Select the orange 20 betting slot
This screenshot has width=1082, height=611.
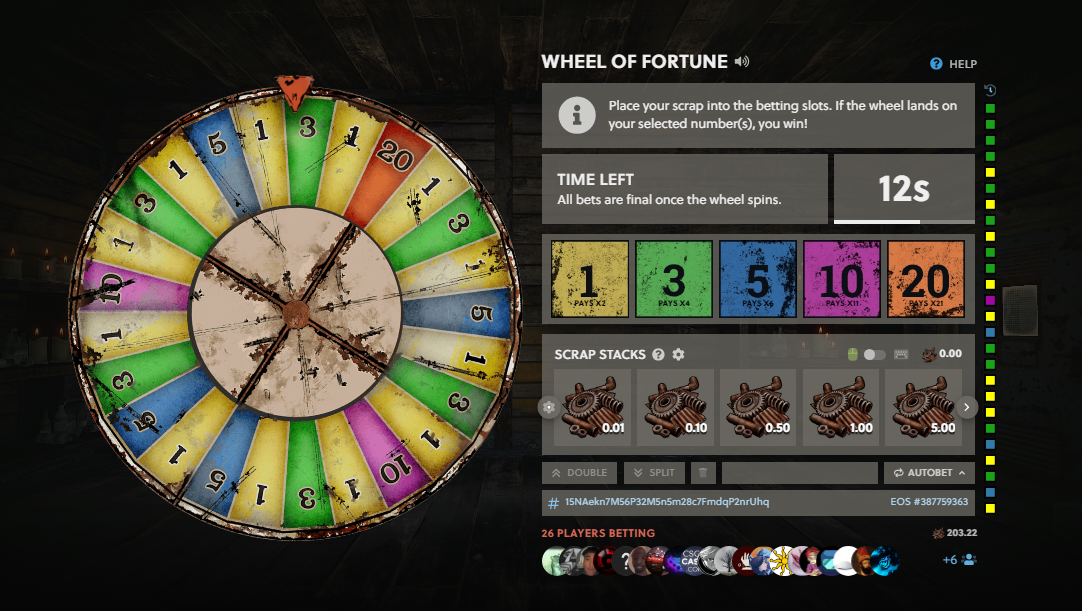[x=925, y=279]
